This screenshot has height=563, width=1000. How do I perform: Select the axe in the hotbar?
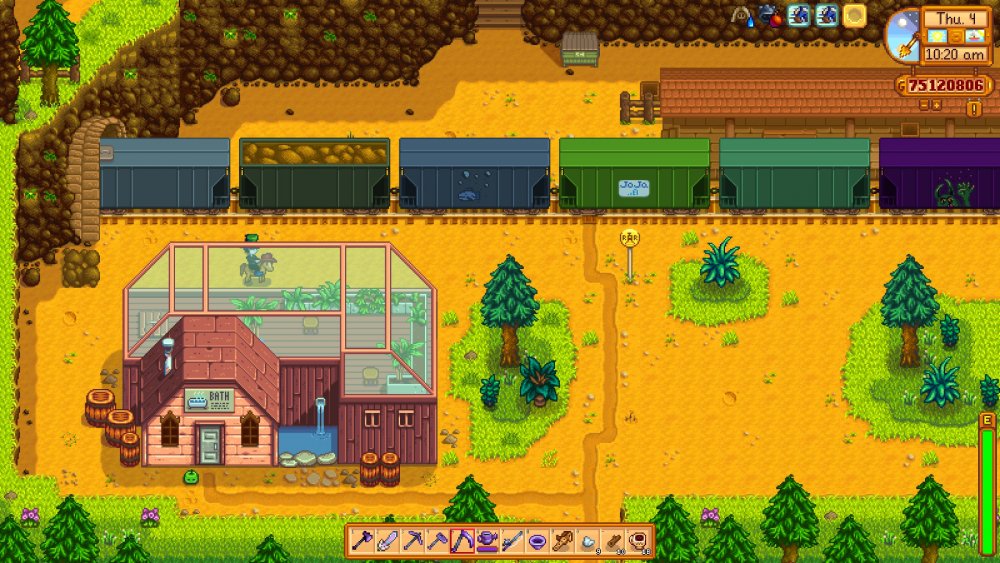coord(361,541)
